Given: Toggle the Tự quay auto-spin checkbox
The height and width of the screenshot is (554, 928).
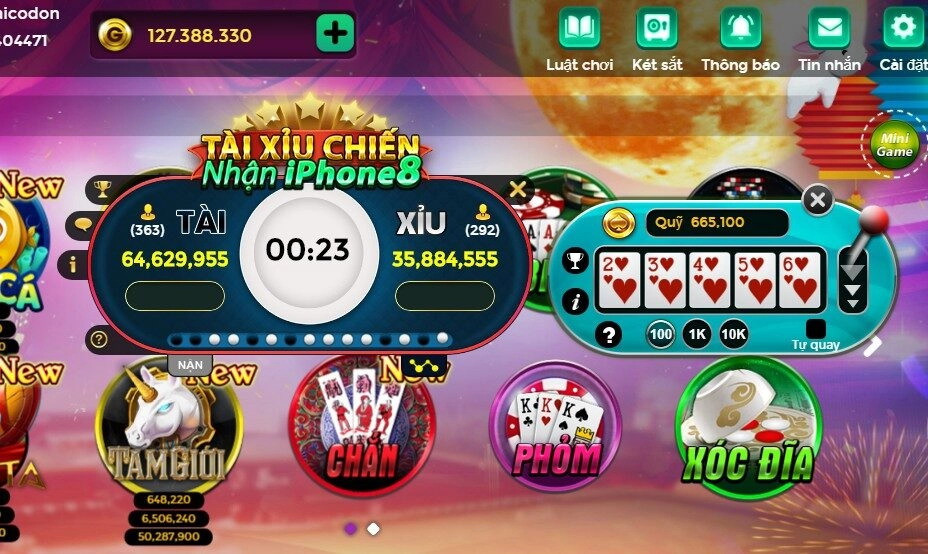Looking at the screenshot, I should [816, 329].
